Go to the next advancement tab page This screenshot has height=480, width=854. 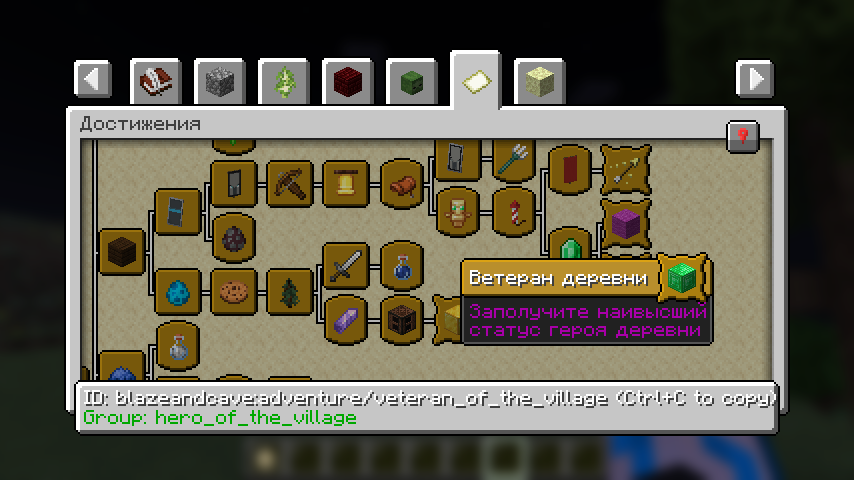pyautogui.click(x=755, y=78)
